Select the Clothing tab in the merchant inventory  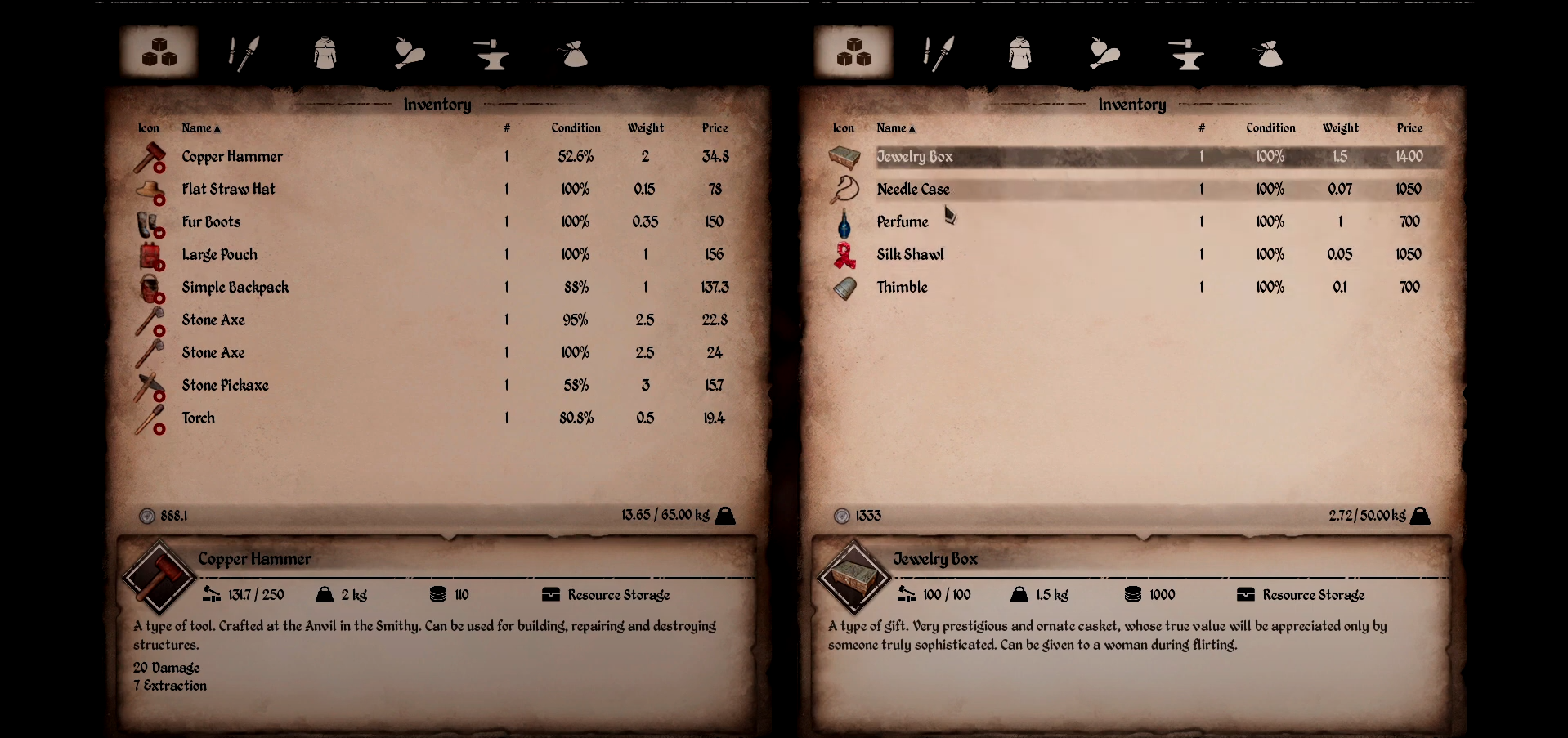[1019, 51]
